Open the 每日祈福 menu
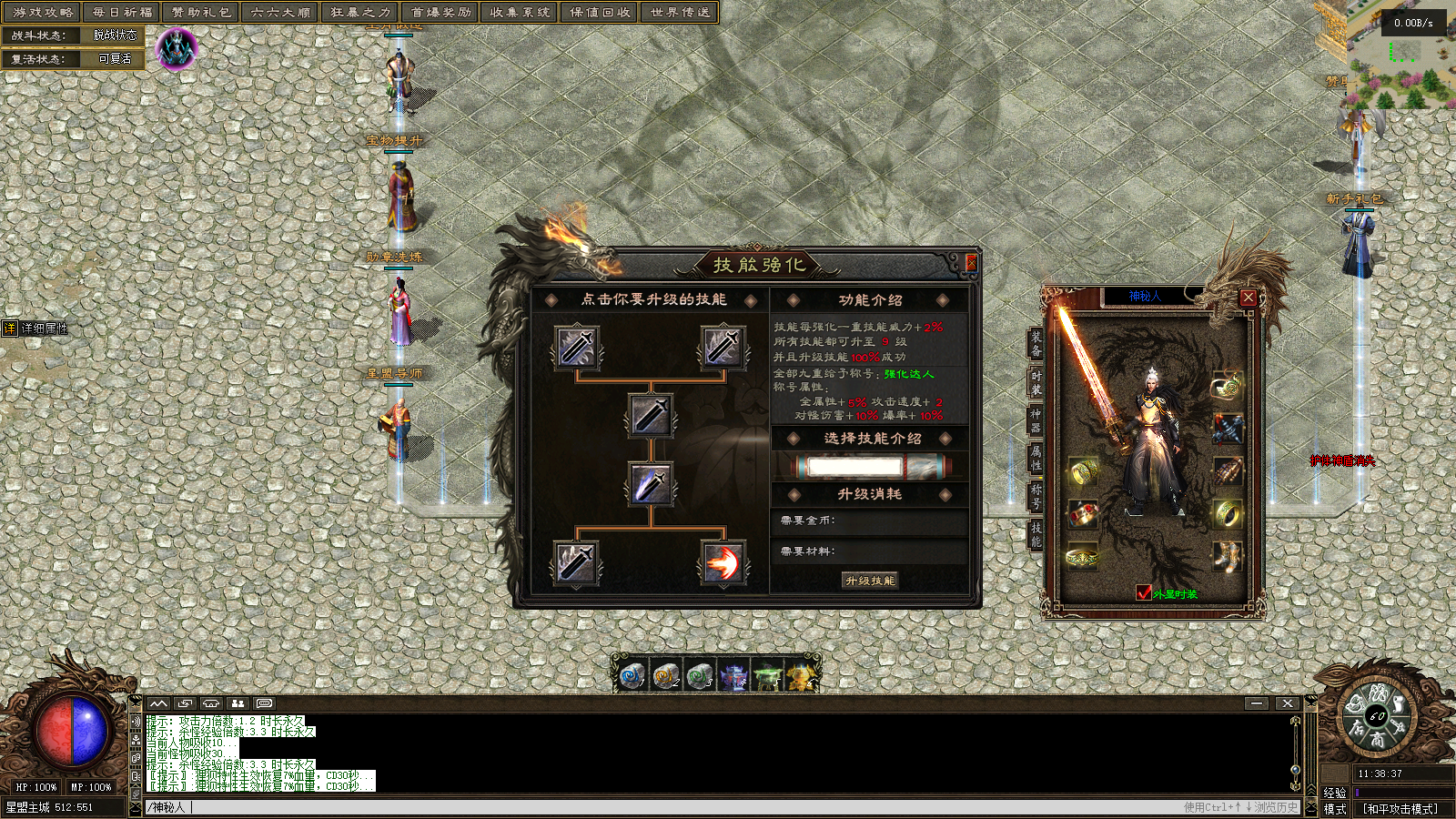The image size is (1456, 819). coord(122,13)
